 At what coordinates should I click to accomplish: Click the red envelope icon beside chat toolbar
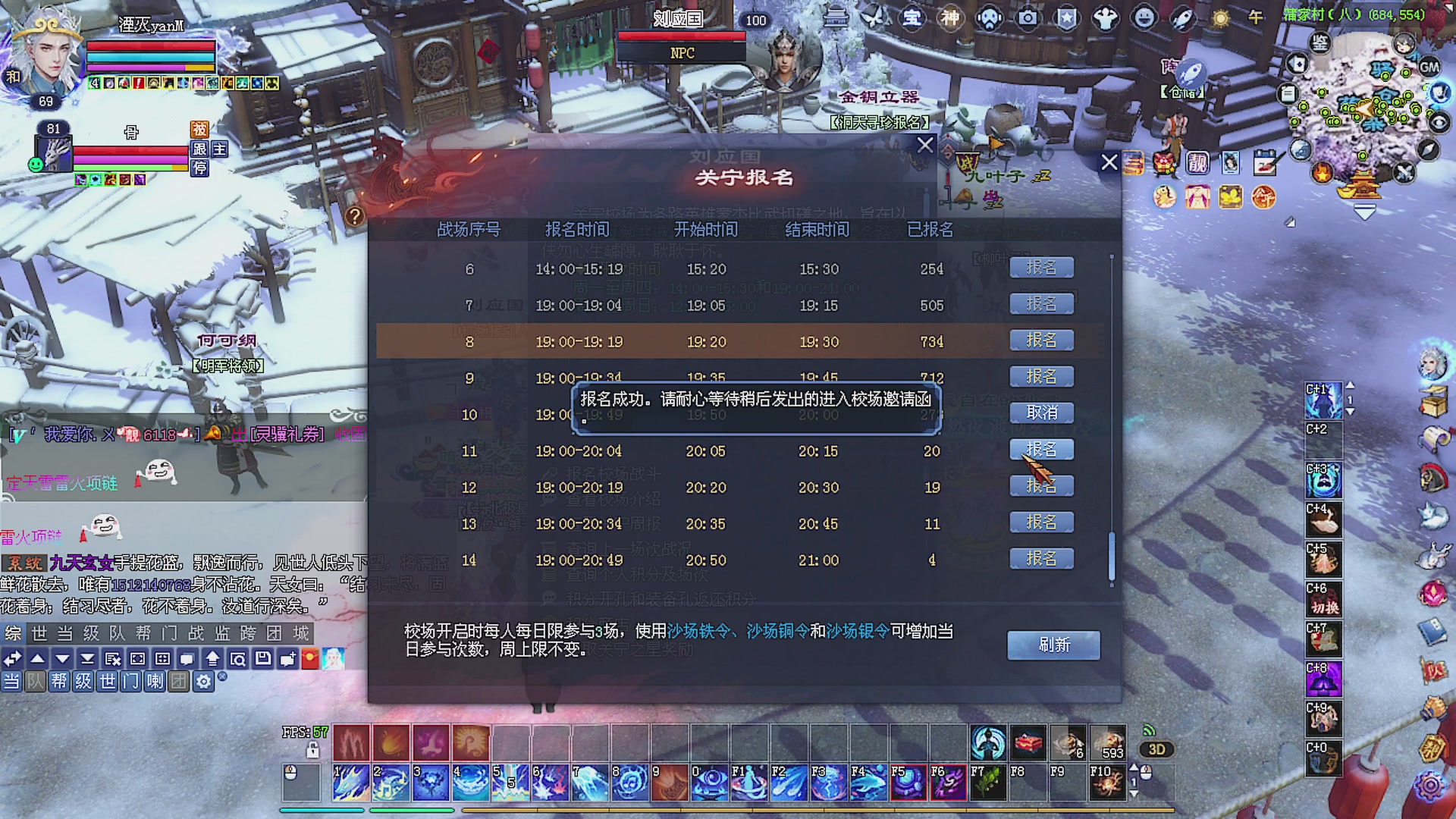(309, 659)
